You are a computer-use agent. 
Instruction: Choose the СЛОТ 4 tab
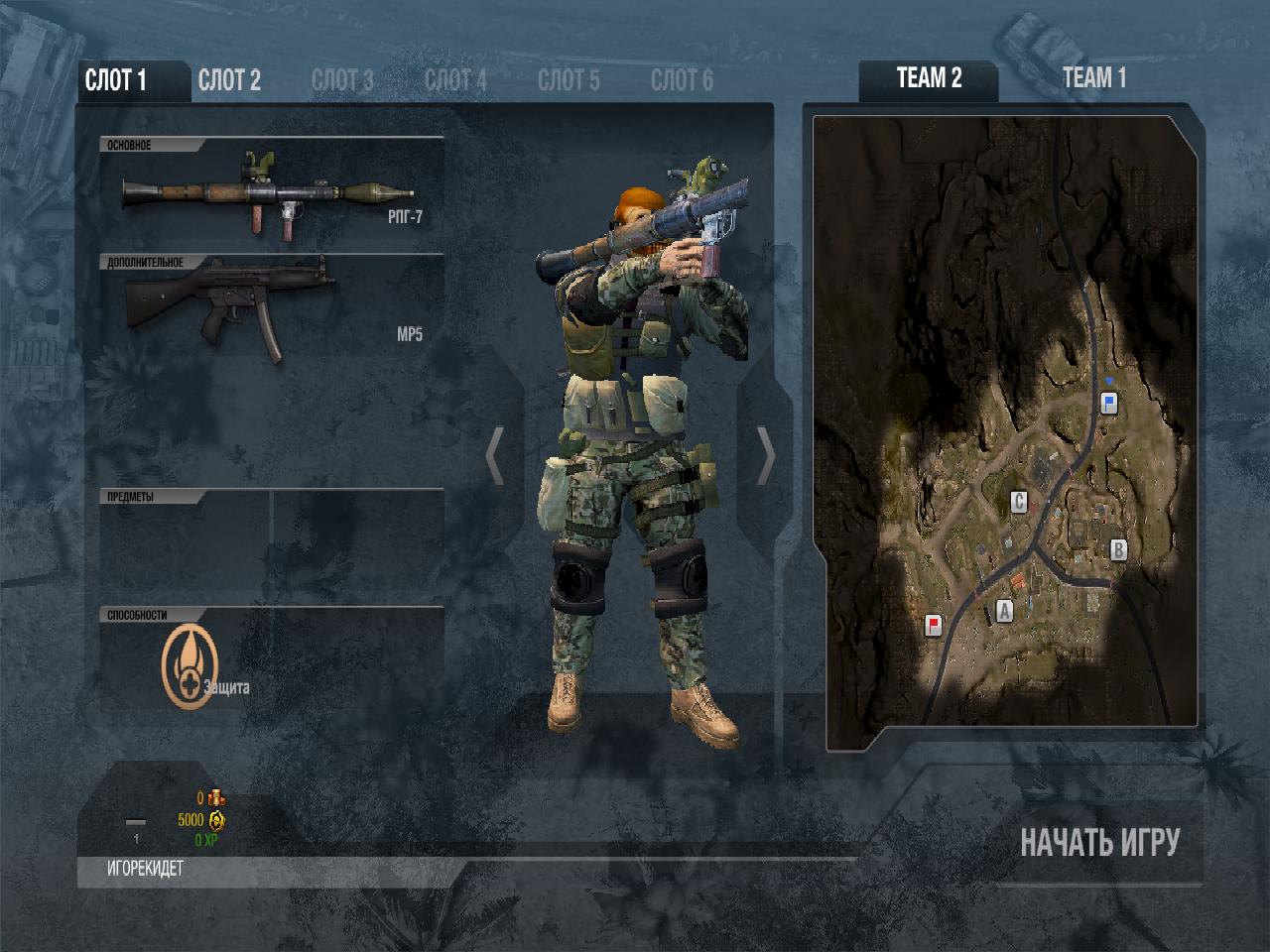455,81
